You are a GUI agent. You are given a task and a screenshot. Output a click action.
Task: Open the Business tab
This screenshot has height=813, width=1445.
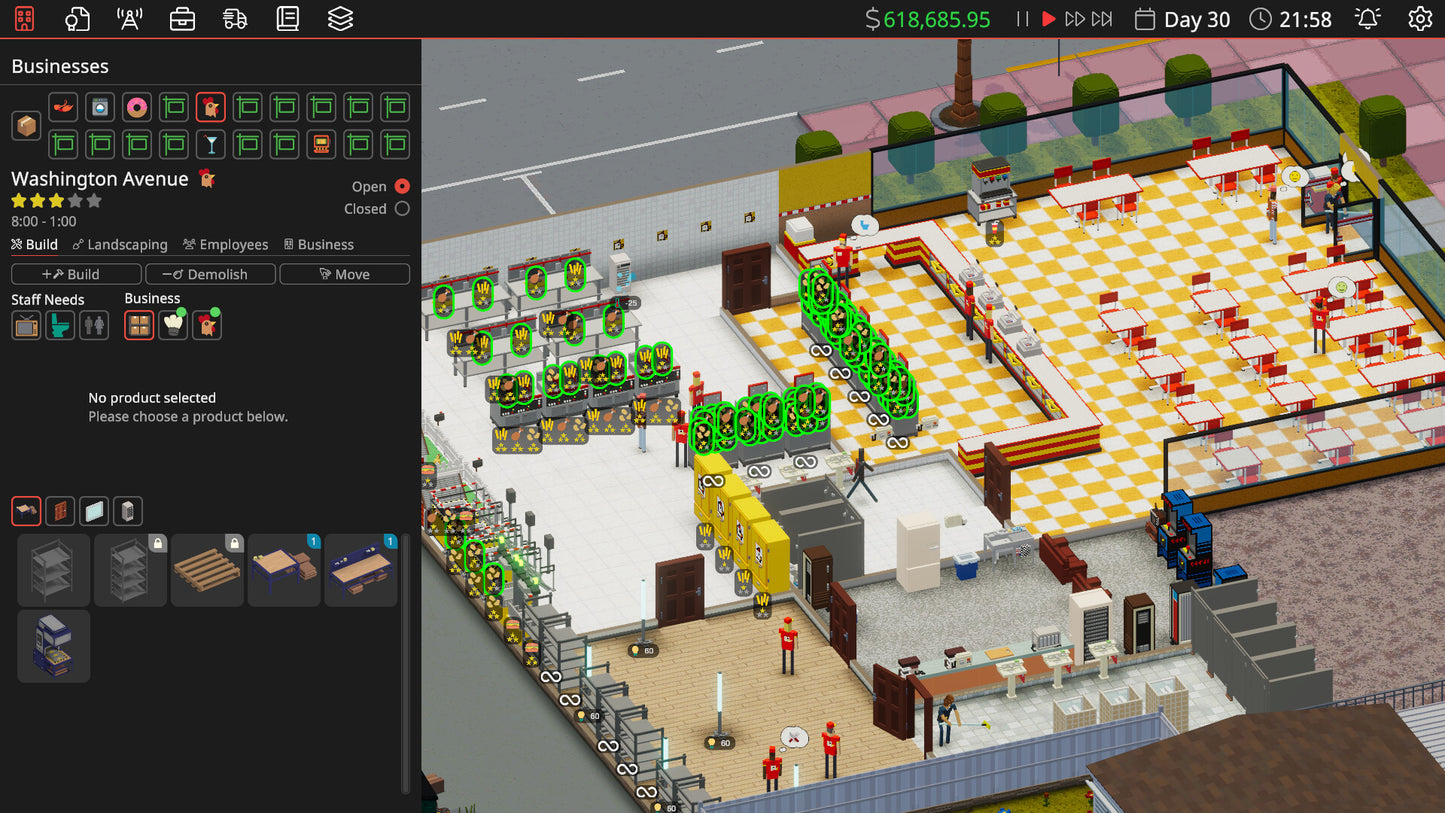tap(319, 244)
